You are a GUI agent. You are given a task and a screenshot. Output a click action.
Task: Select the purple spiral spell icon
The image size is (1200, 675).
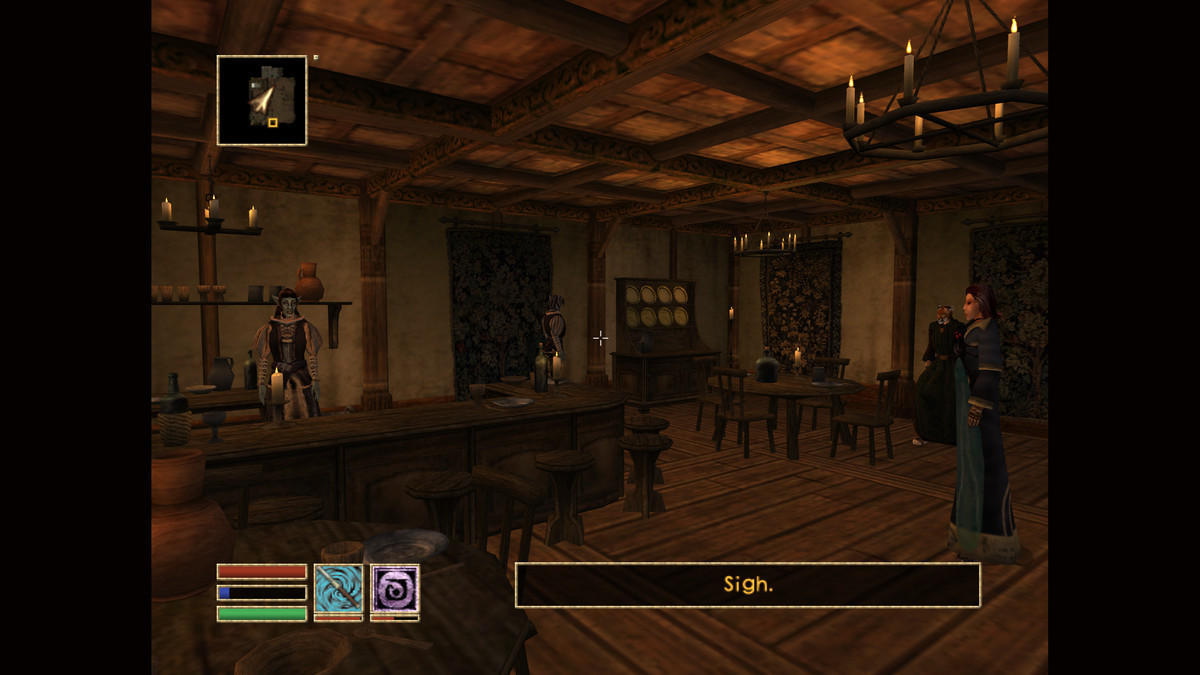coord(395,588)
